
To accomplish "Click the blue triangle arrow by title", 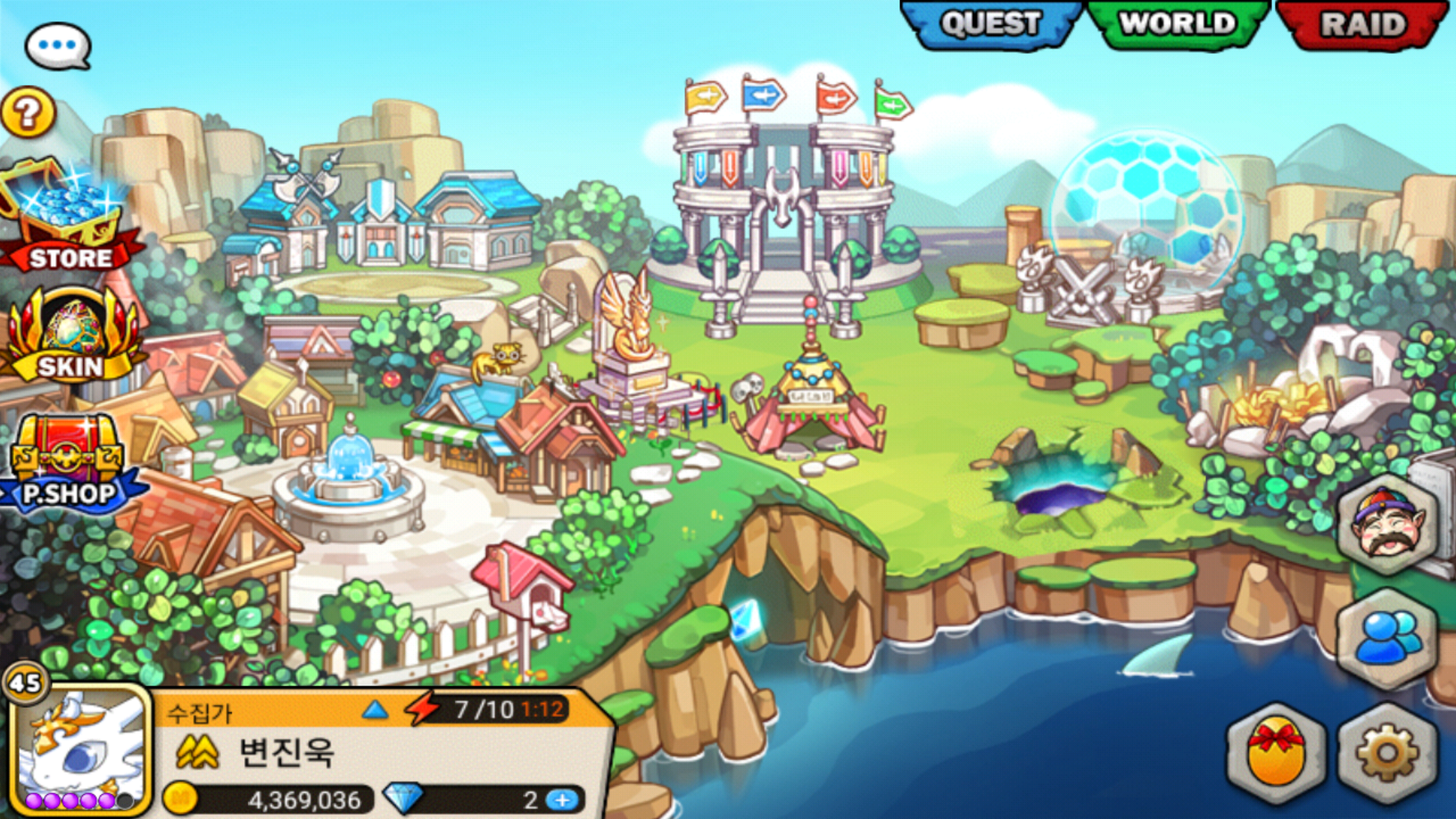I will tap(375, 711).
